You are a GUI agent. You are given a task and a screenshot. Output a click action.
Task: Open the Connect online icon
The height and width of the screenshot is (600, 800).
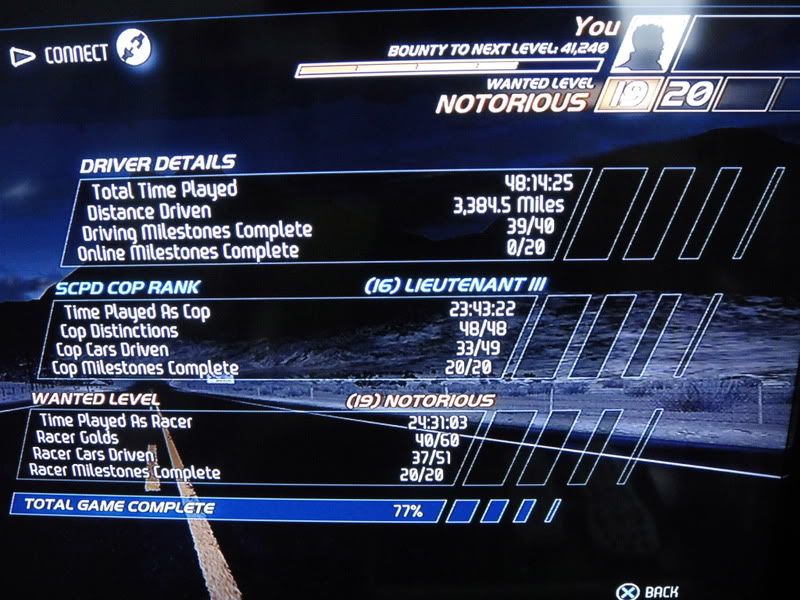tap(133, 48)
